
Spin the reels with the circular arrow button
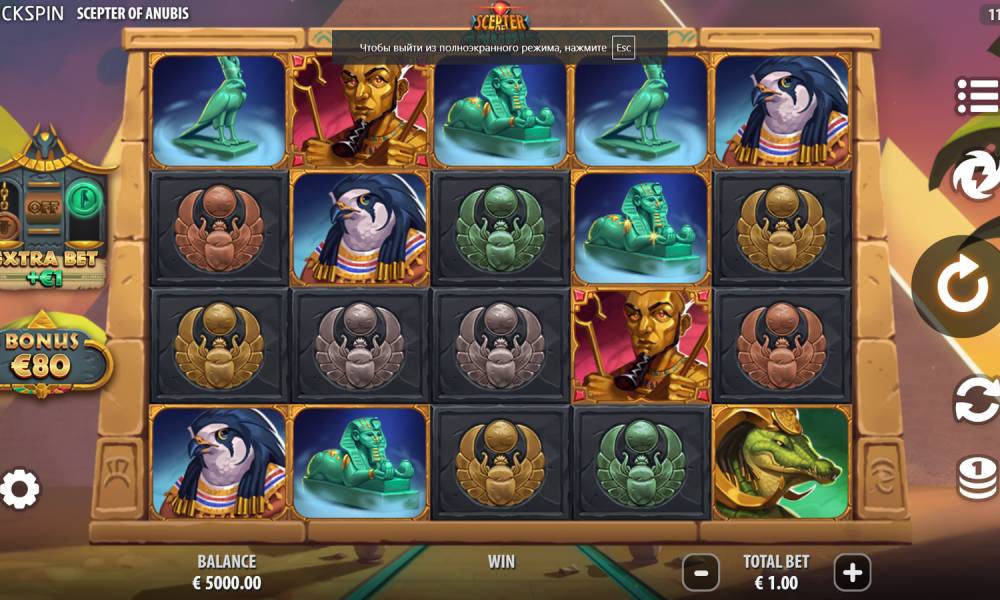(965, 286)
